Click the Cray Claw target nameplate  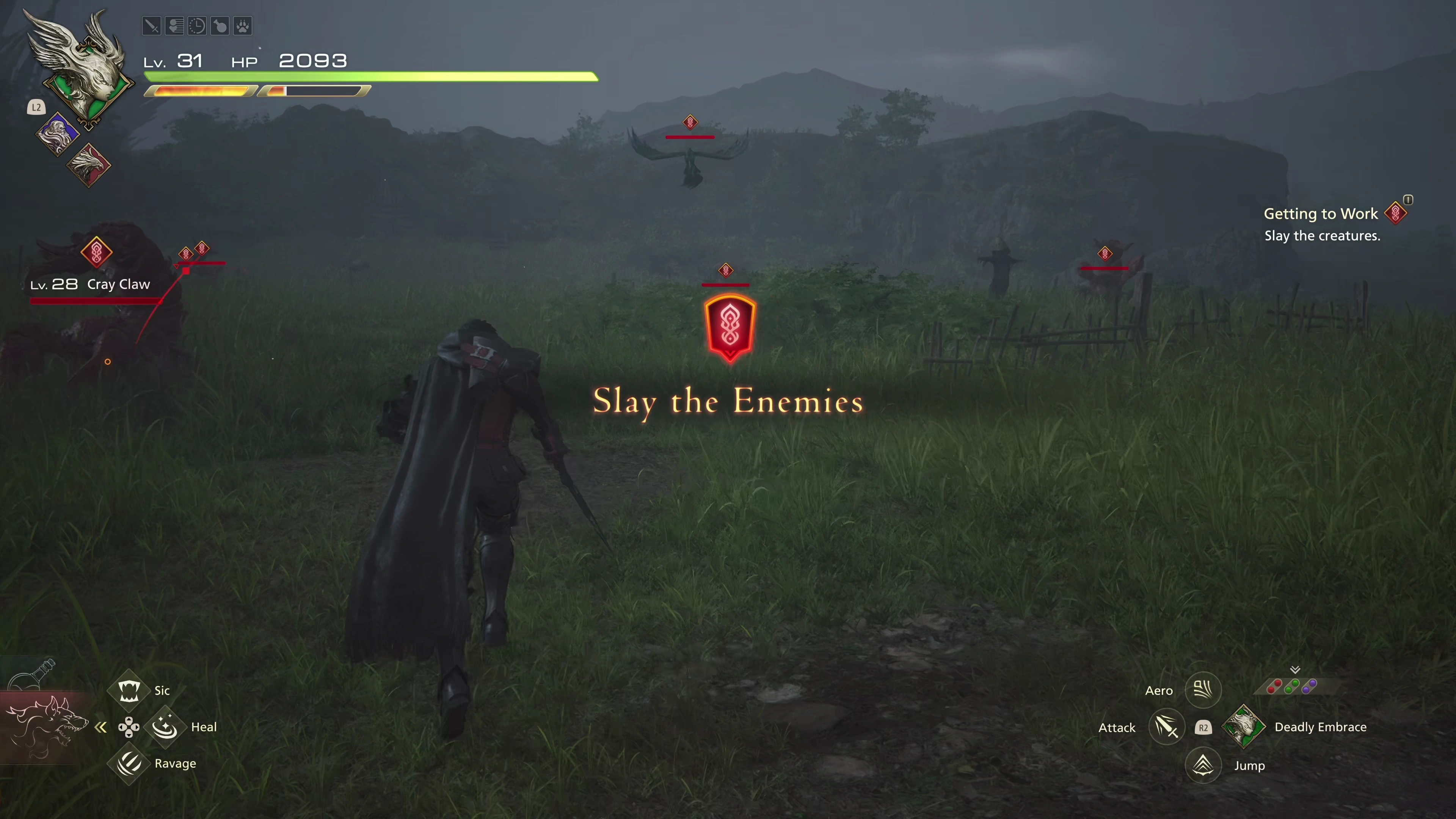91,284
